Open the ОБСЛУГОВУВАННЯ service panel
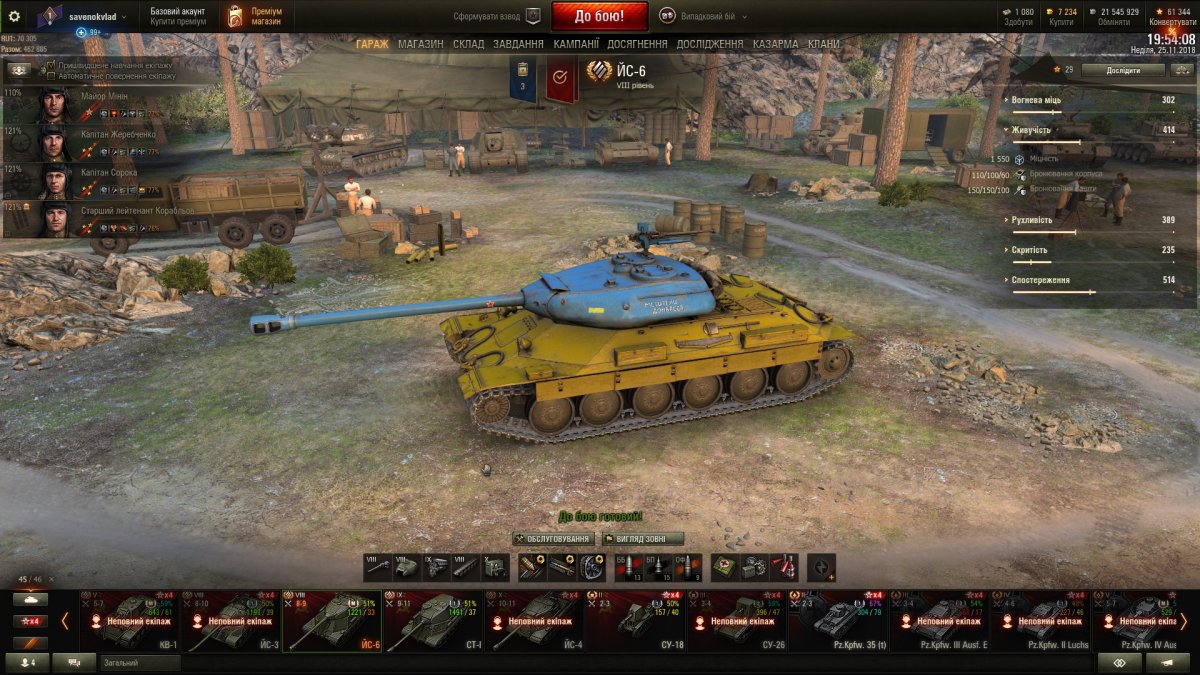The height and width of the screenshot is (675, 1200). 553,539
